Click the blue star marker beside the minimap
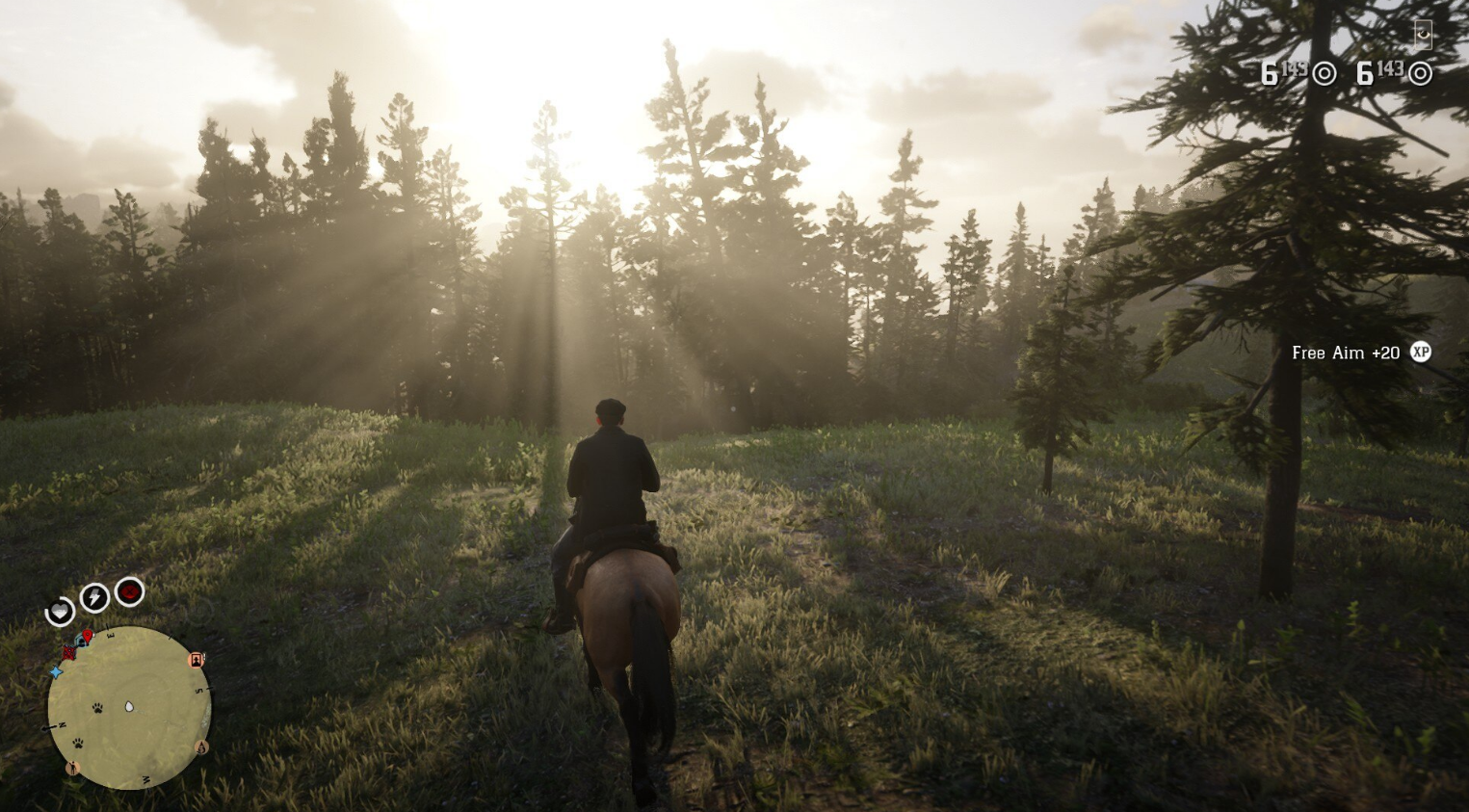1469x812 pixels. tap(56, 671)
